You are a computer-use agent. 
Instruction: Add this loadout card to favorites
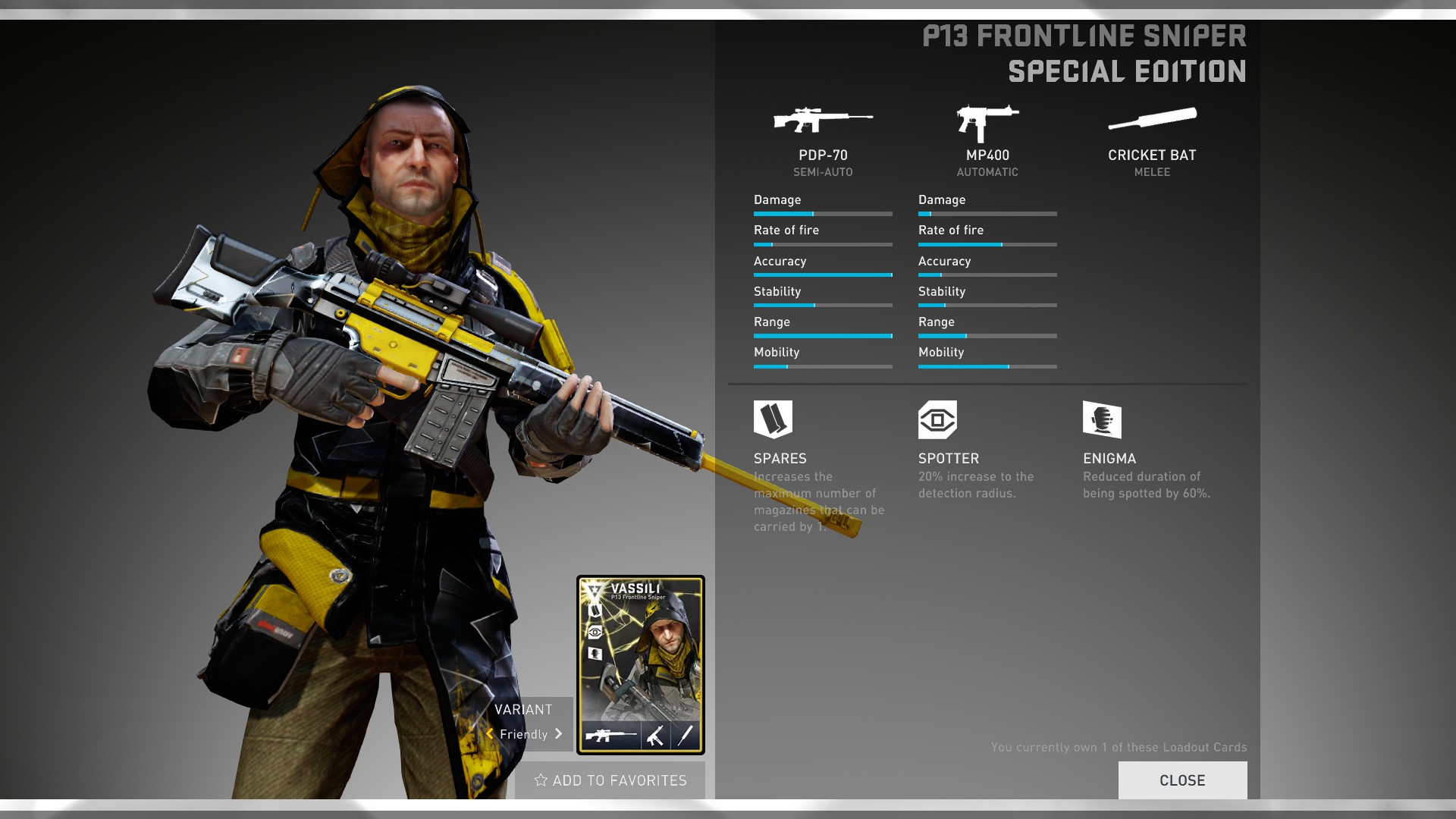pyautogui.click(x=610, y=780)
